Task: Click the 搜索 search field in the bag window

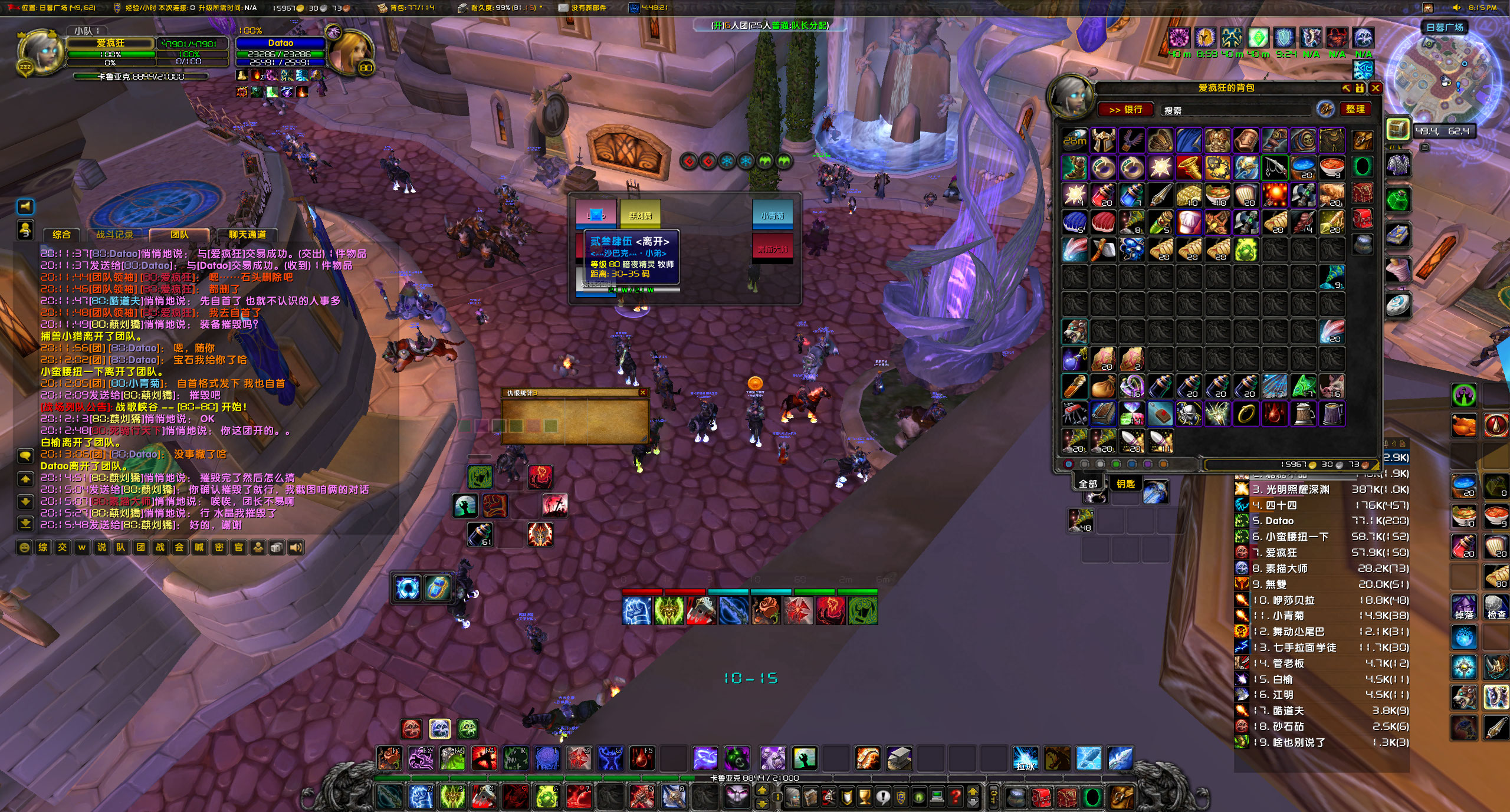Action: coord(1215,110)
